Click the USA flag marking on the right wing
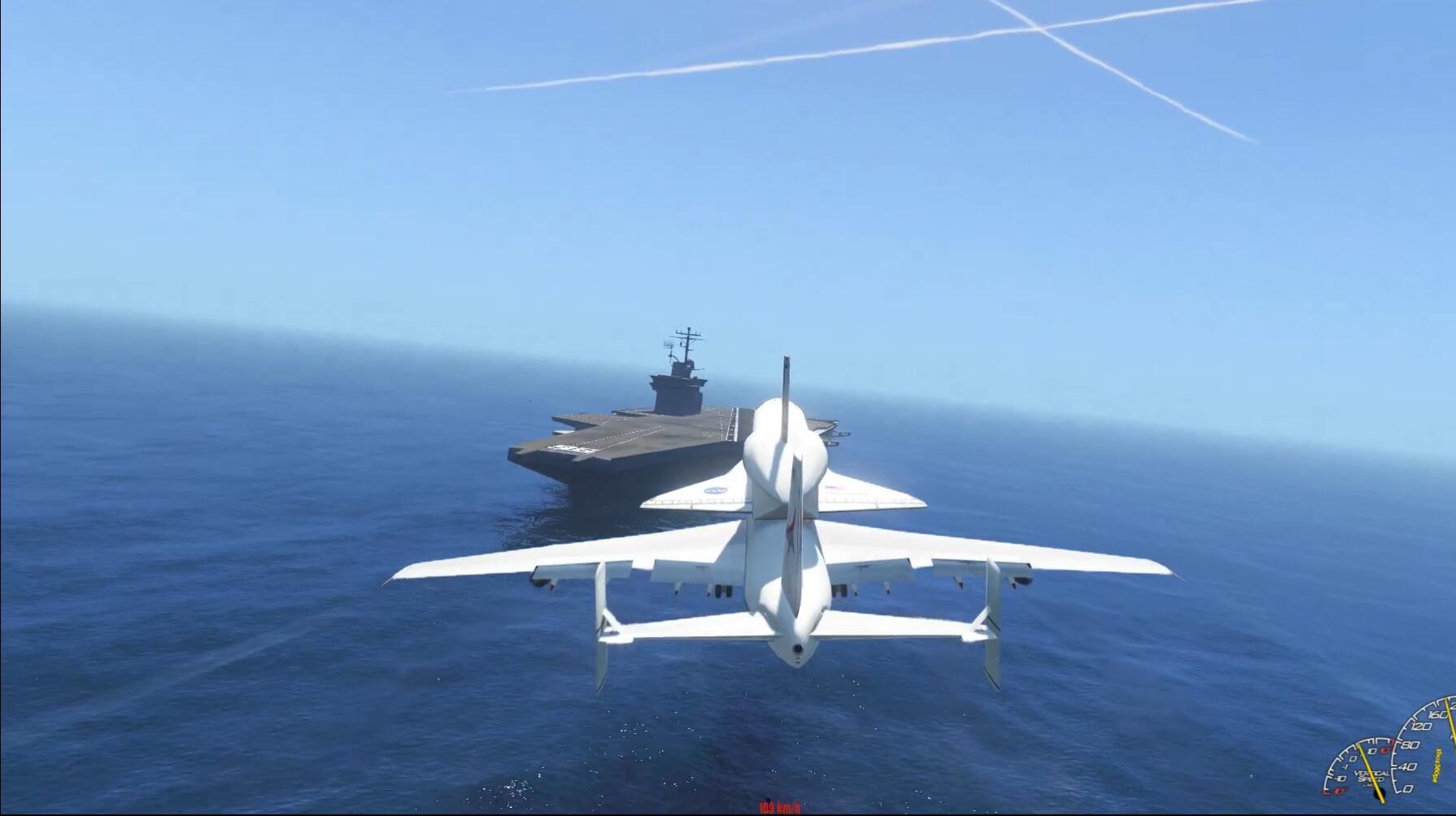 pyautogui.click(x=835, y=487)
